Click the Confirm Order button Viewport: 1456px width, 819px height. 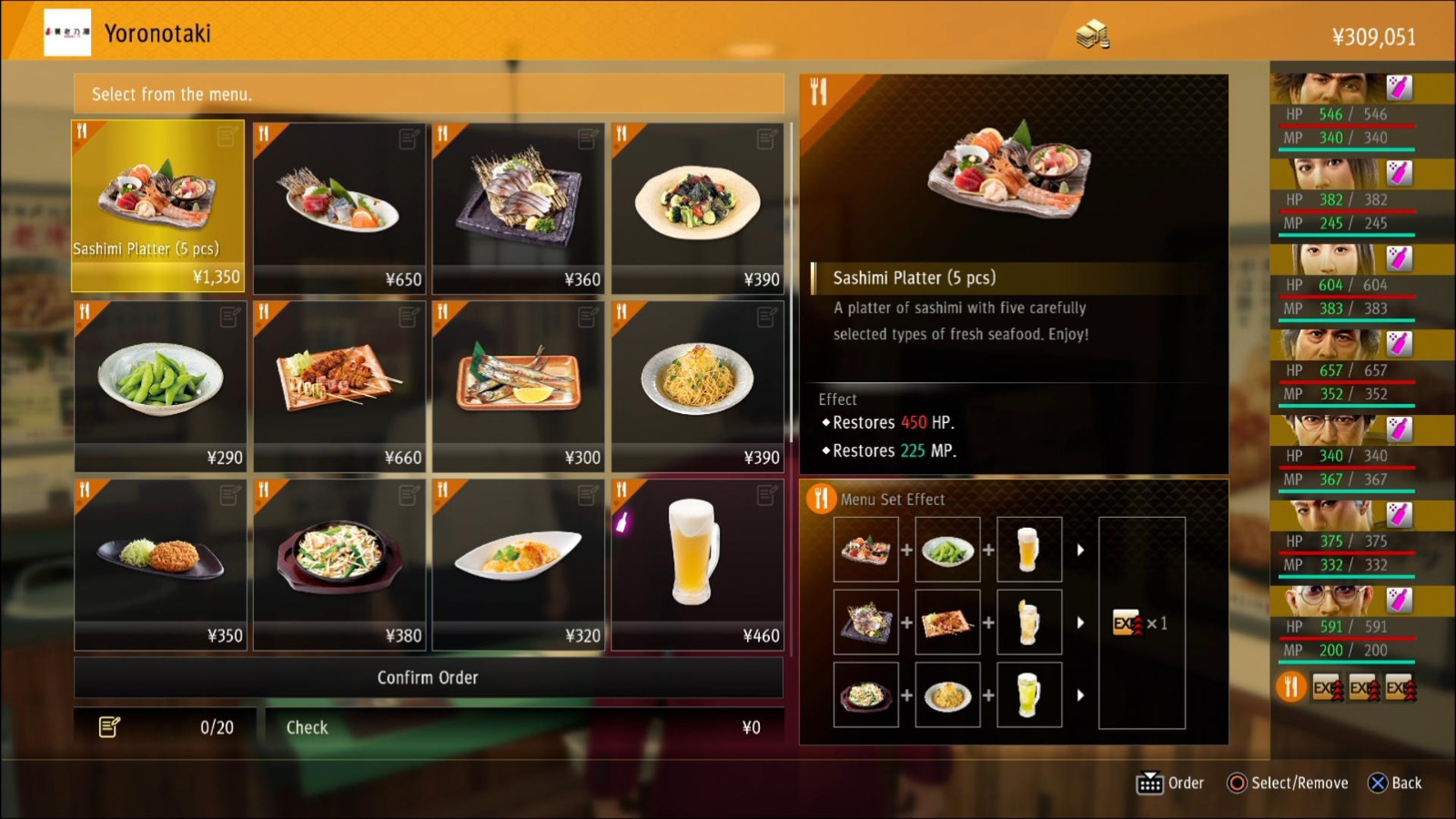click(x=428, y=677)
